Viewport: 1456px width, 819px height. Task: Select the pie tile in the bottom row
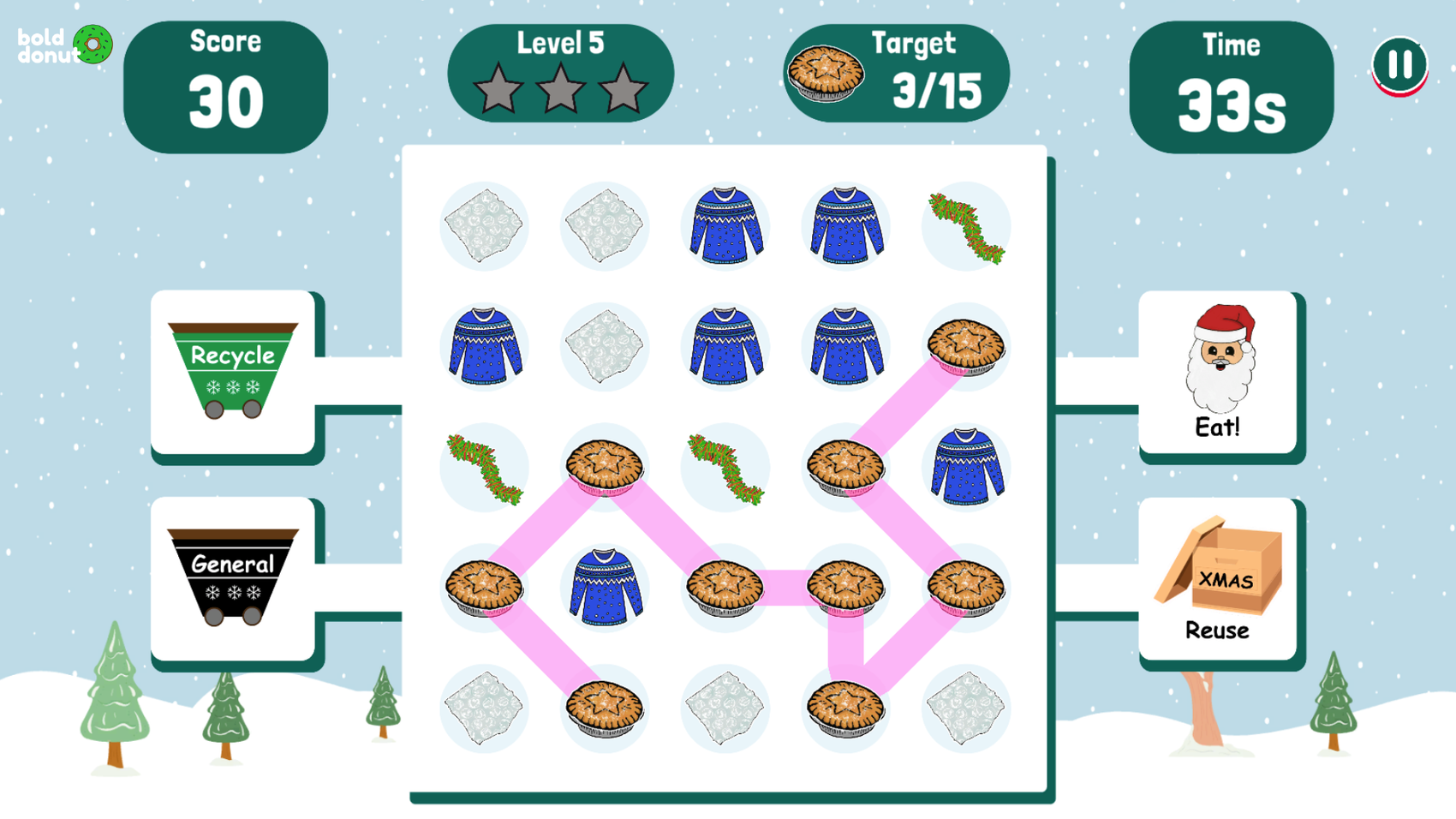(605, 708)
